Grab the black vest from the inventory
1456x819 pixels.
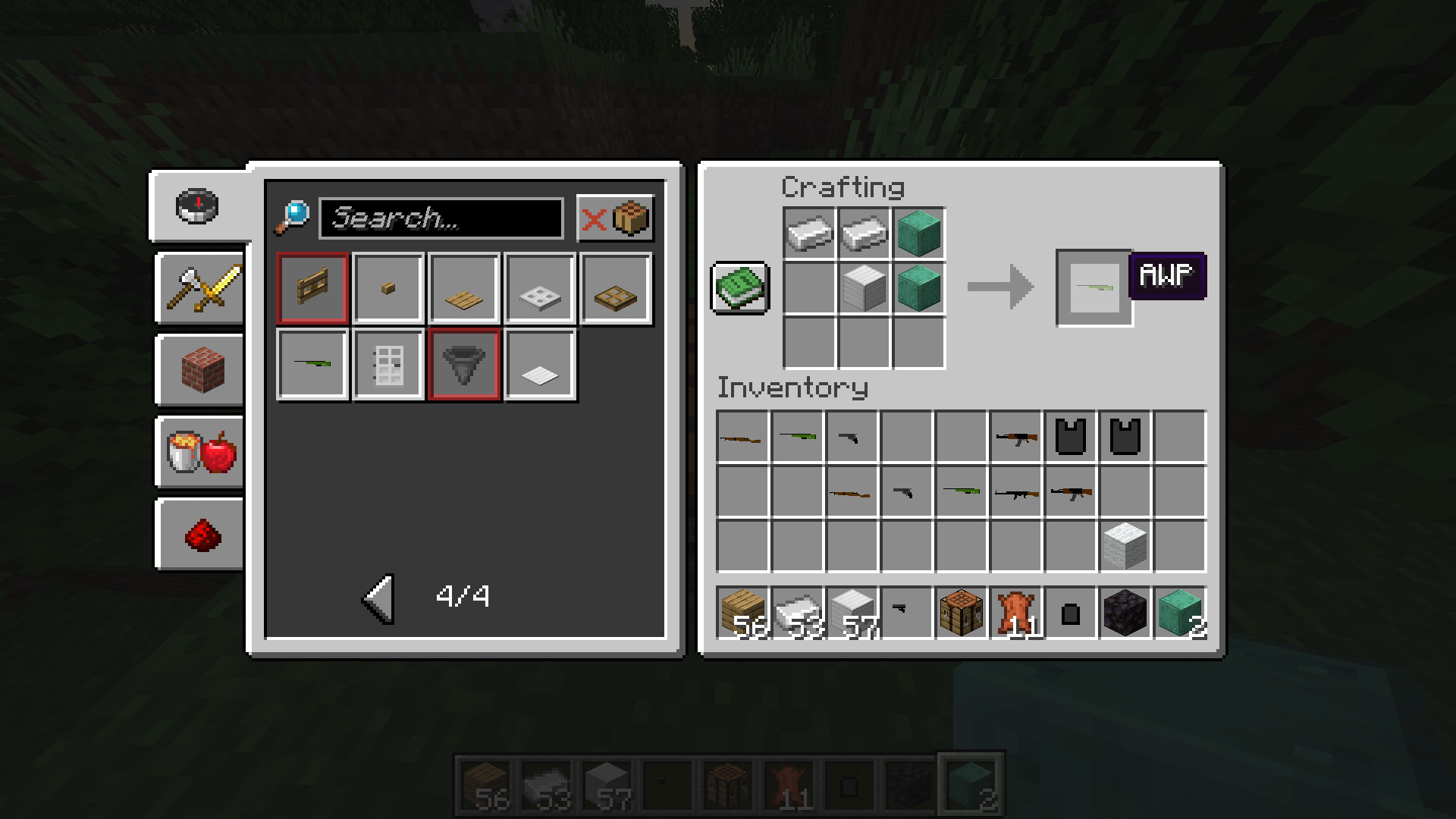pyautogui.click(x=1071, y=436)
